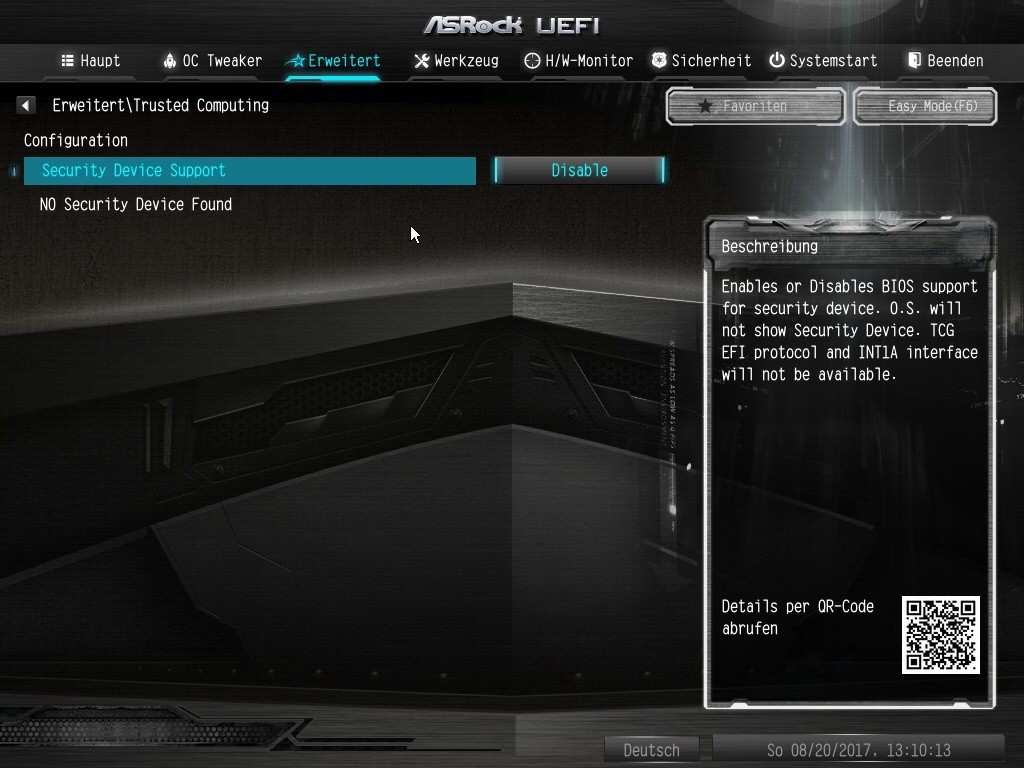Image resolution: width=1024 pixels, height=768 pixels.
Task: Open the Sicherheit tab
Action: [701, 61]
